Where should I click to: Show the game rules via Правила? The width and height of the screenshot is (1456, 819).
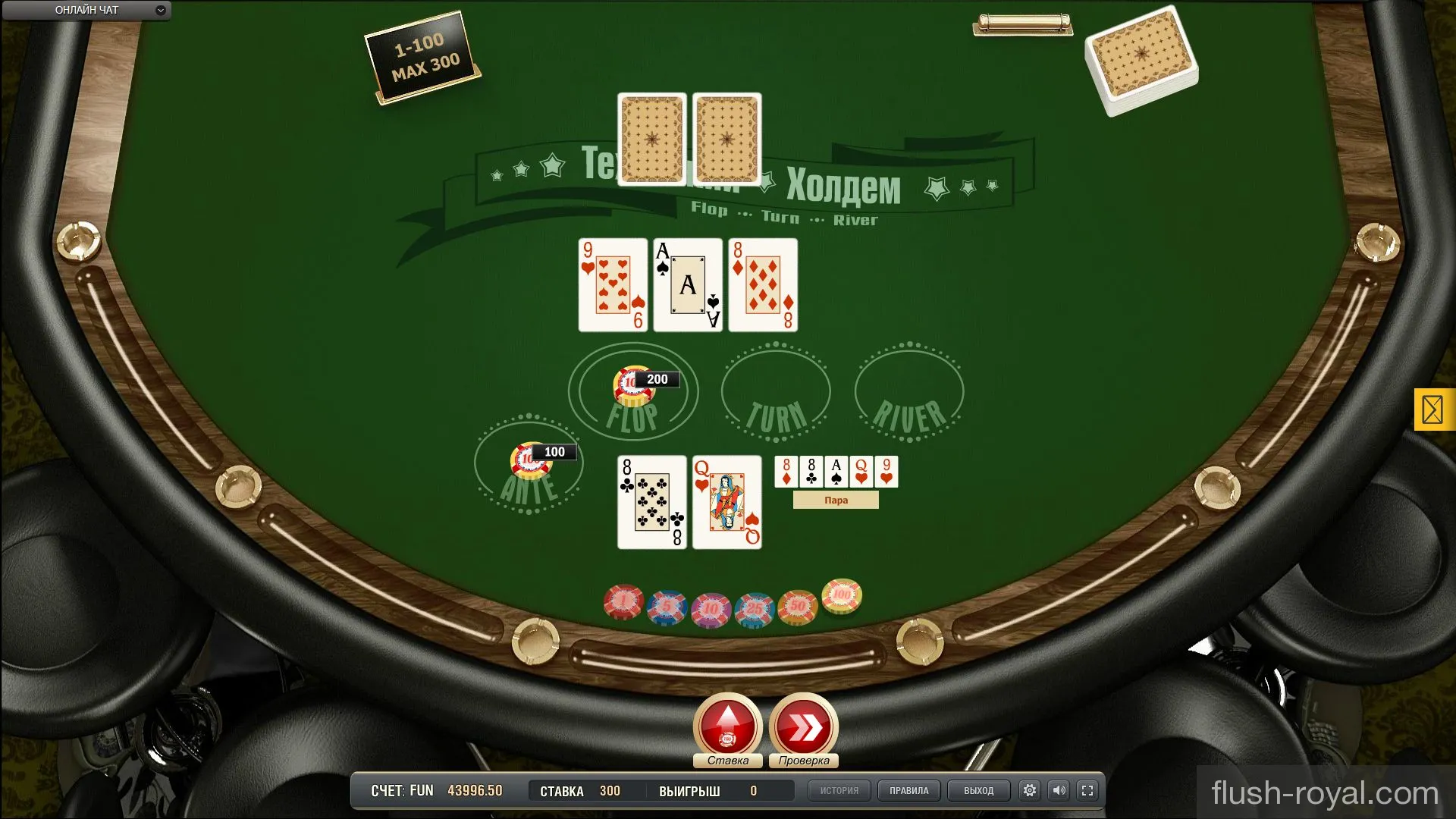(908, 791)
